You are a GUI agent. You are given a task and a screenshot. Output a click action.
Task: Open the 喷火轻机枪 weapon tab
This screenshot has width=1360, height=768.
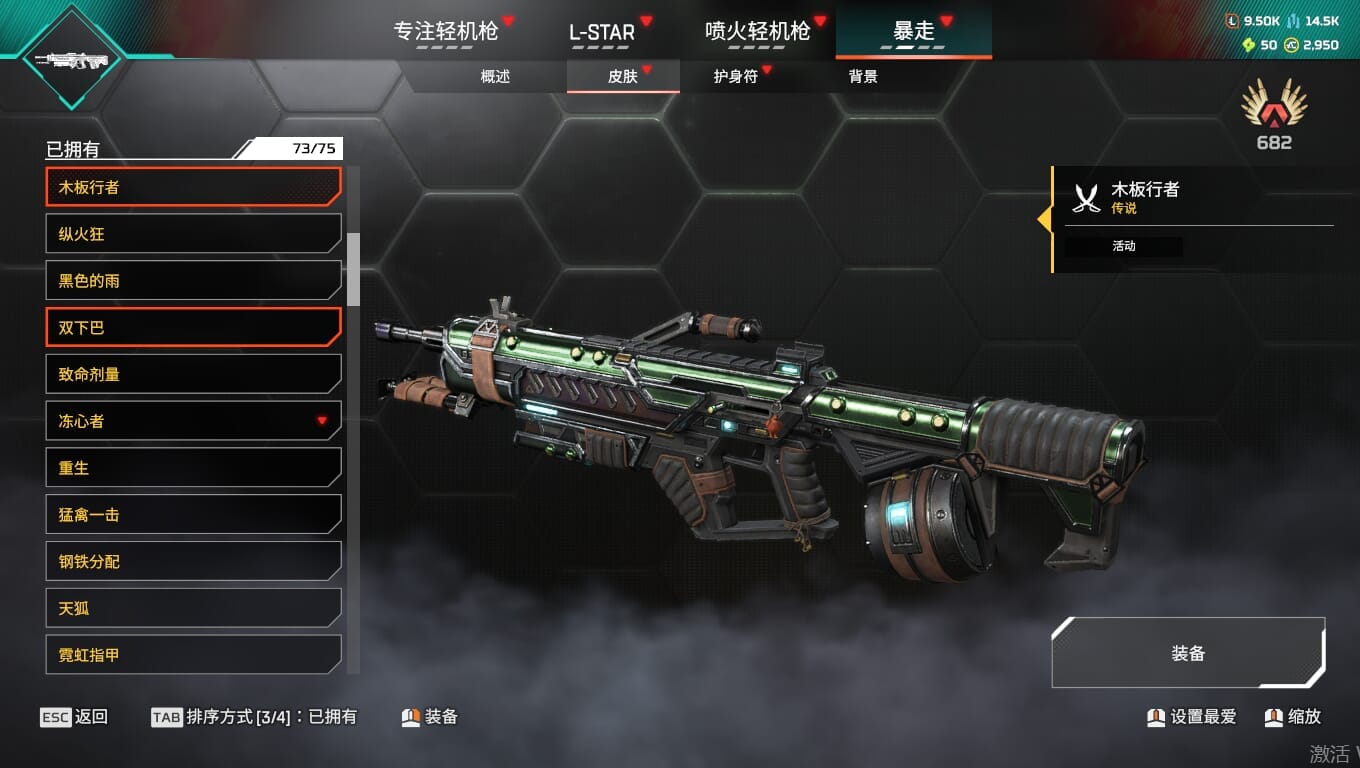[x=757, y=31]
